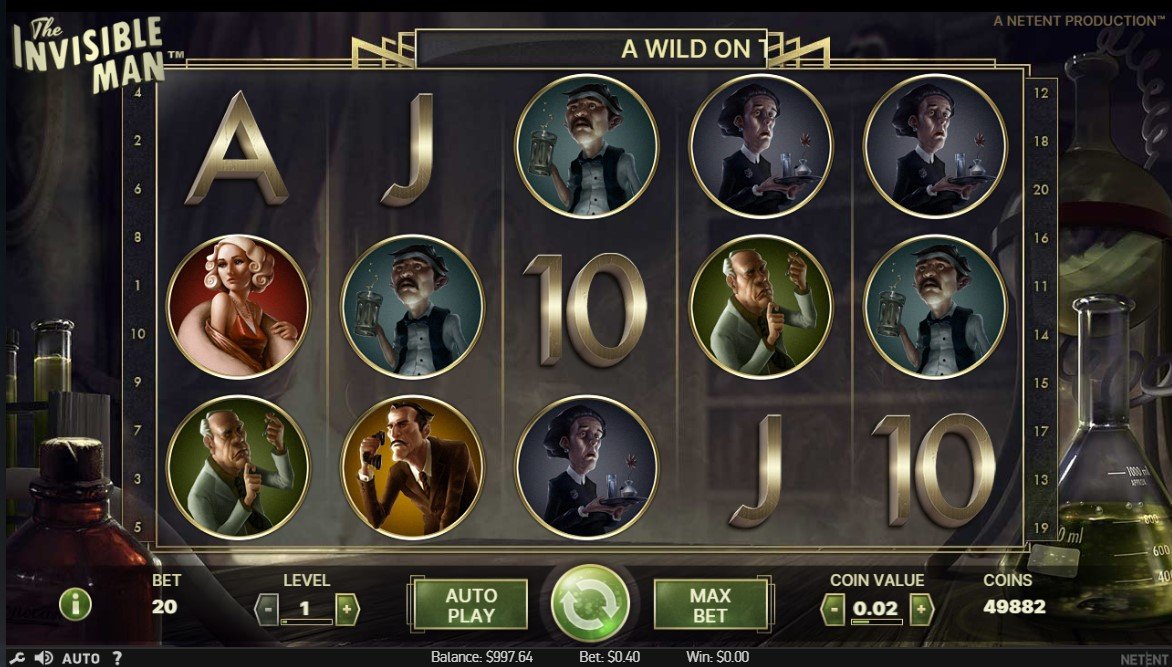Open the Auto Play options
This screenshot has height=667, width=1172.
pyautogui.click(x=471, y=605)
